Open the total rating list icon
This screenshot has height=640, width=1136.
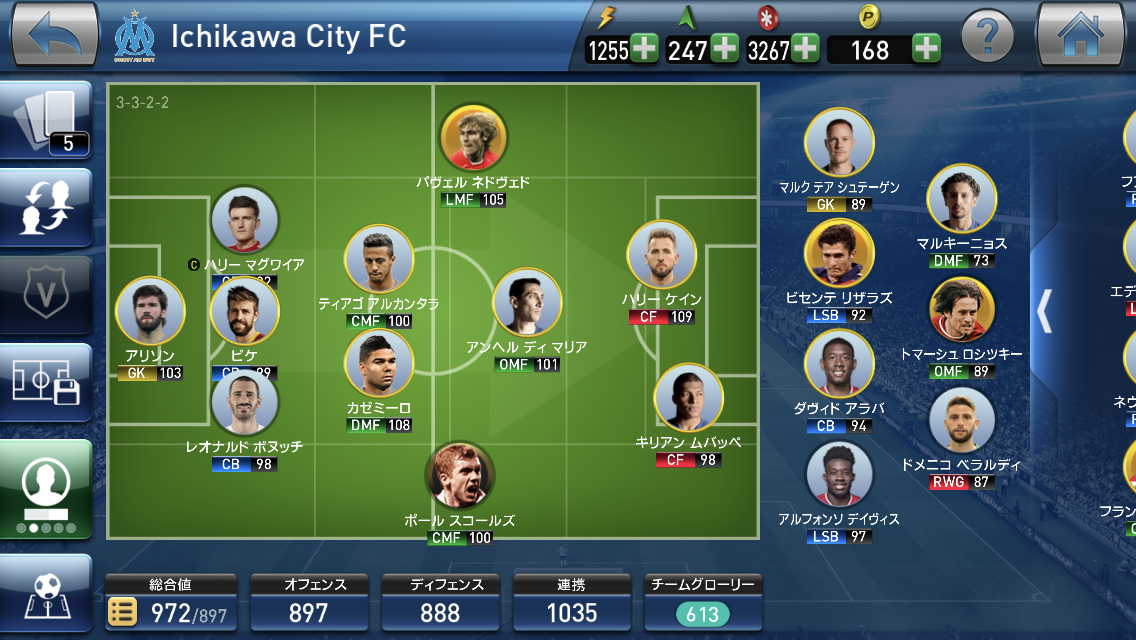pyautogui.click(x=123, y=612)
